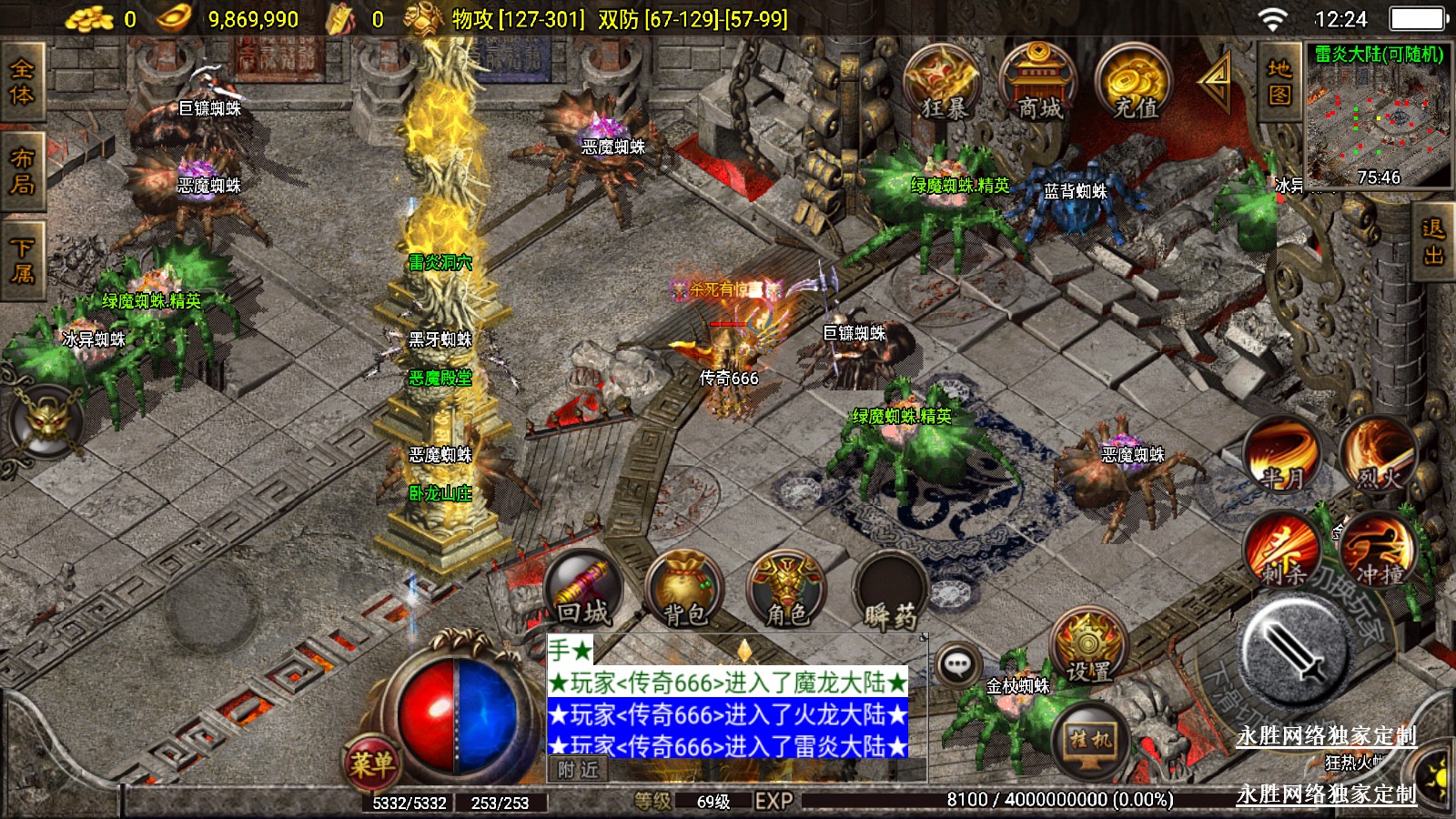The width and height of the screenshot is (1456, 819).
Task: Open the 充值 recharge screen
Action: point(1135,84)
